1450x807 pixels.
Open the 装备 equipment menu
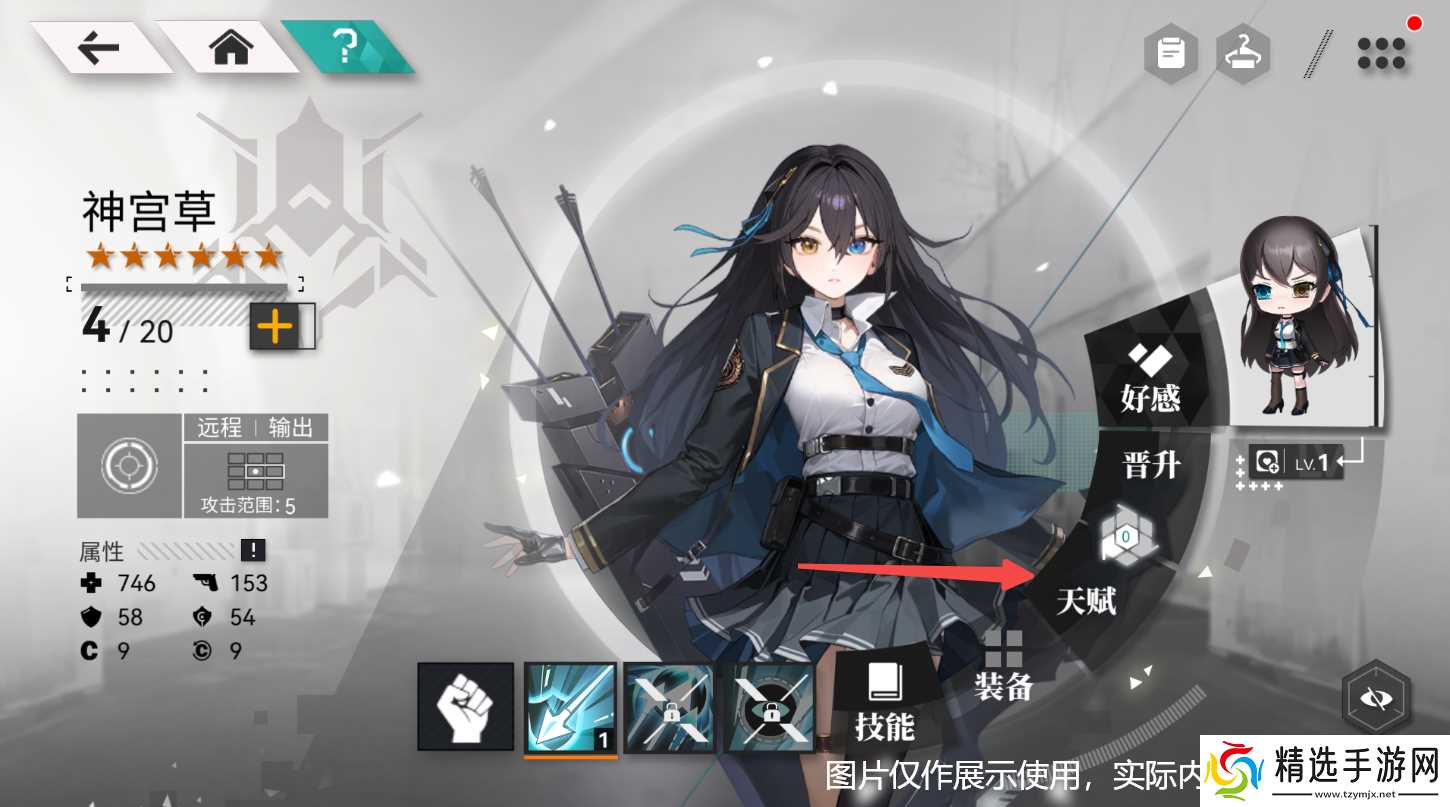(x=1003, y=667)
